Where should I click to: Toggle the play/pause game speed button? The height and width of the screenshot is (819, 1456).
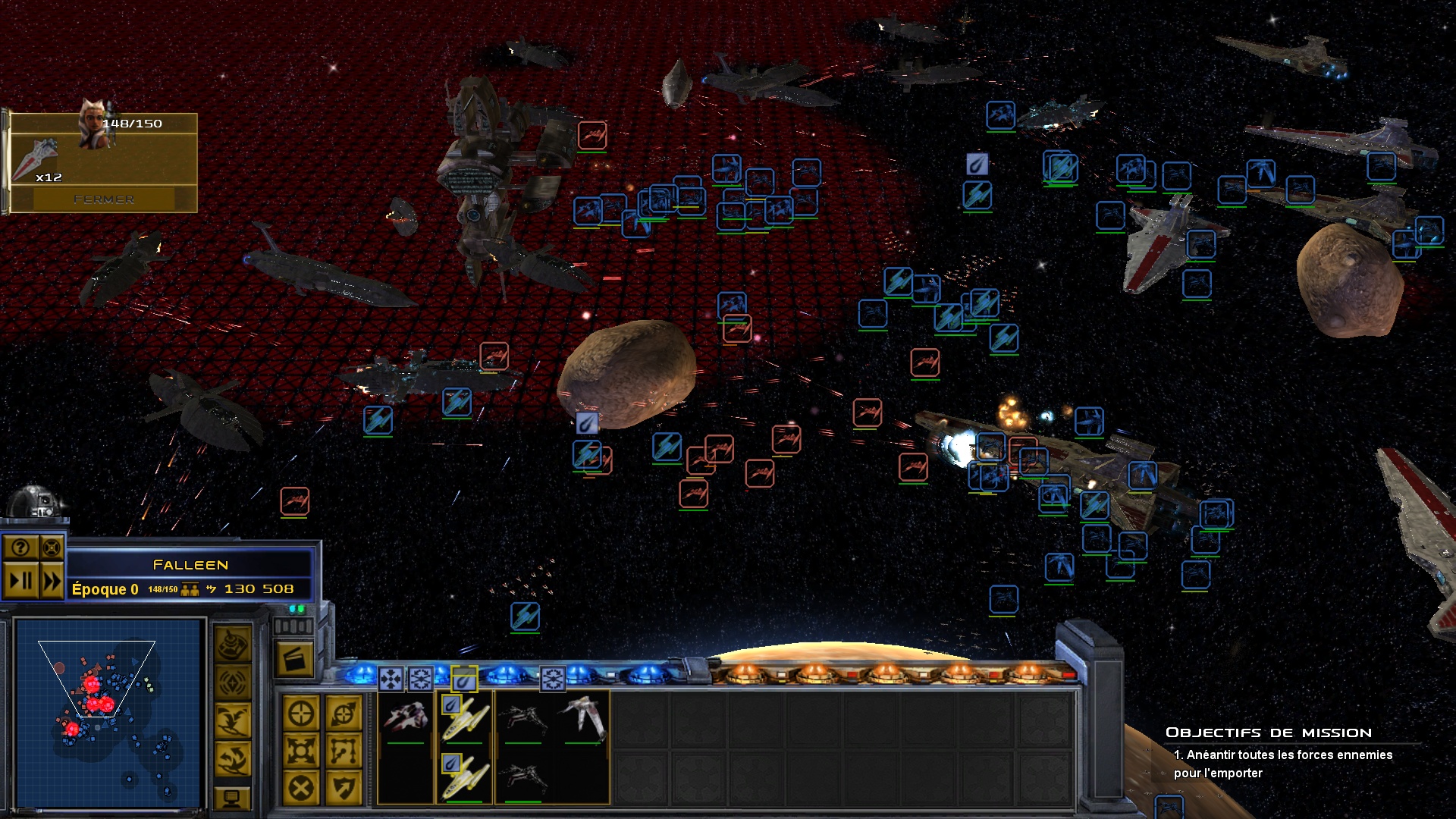click(x=20, y=582)
